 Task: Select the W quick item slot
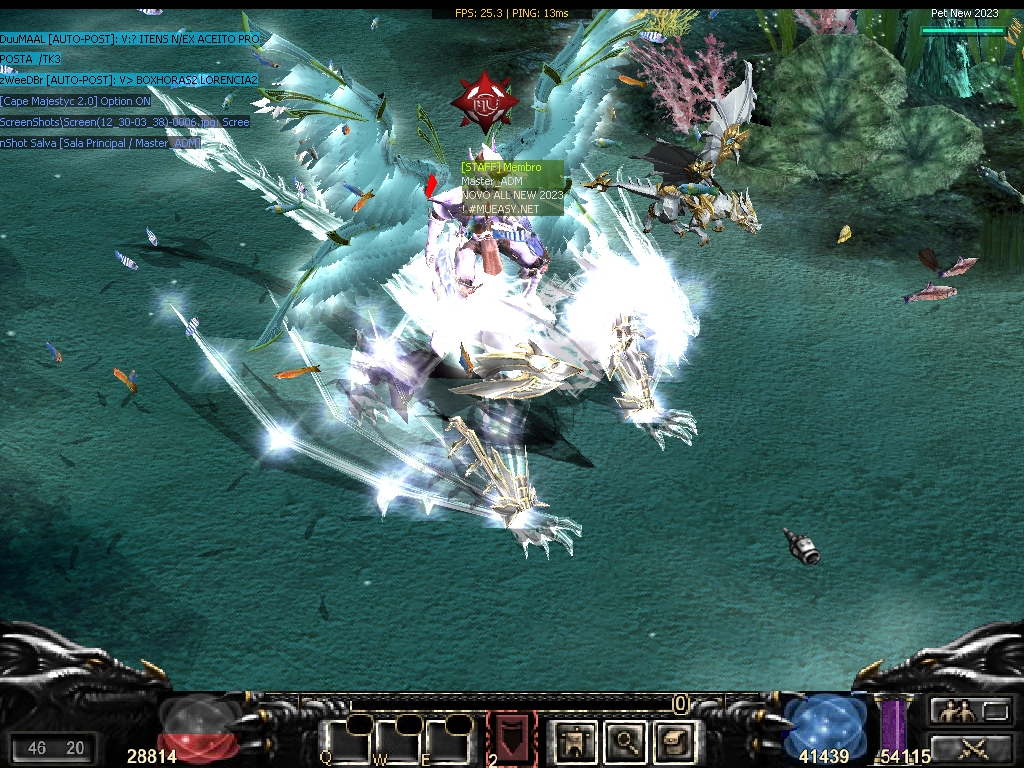[x=396, y=741]
